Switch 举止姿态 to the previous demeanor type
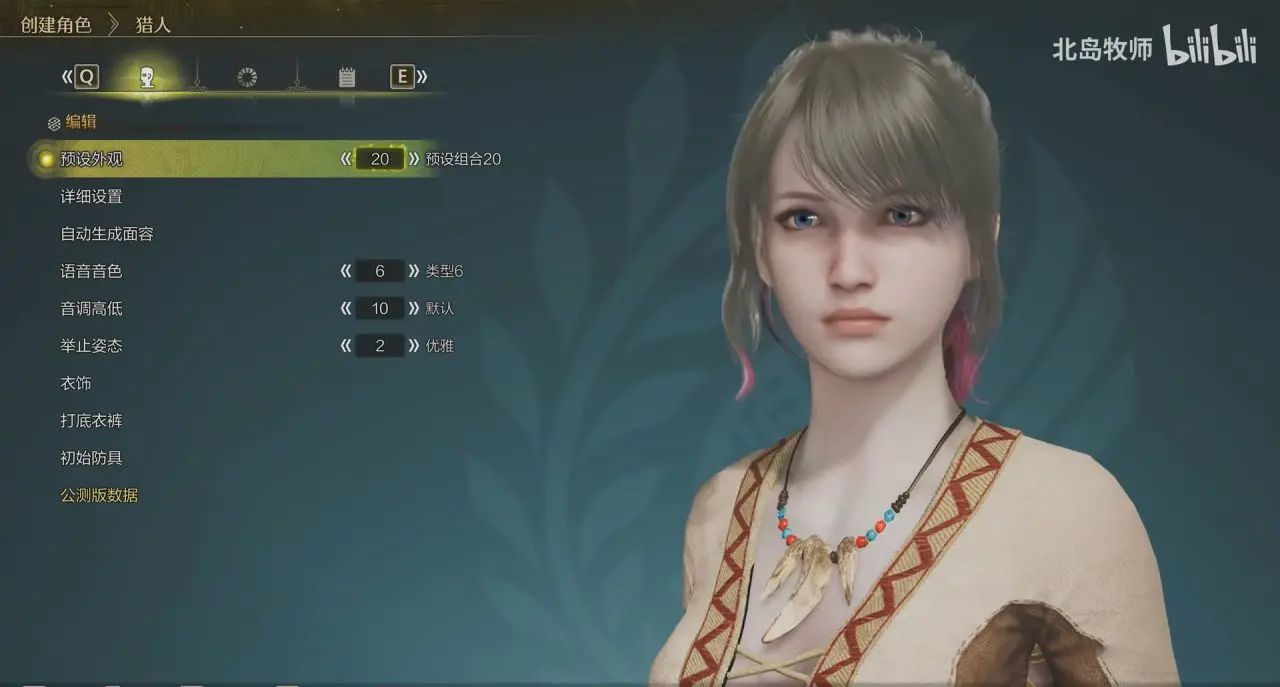Screen dimensions: 1280x687 (346, 346)
